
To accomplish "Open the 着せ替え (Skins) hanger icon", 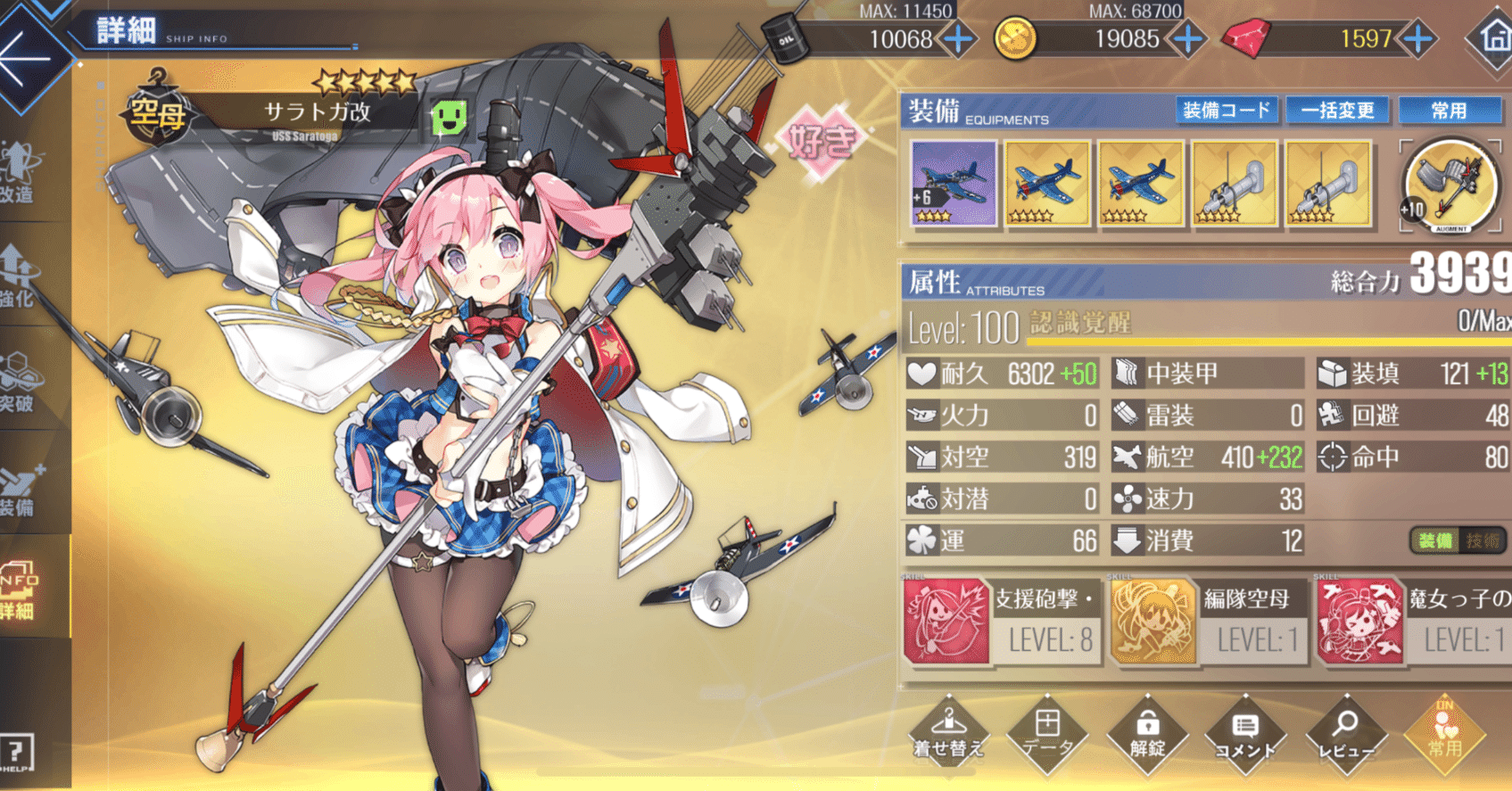I will (x=948, y=736).
